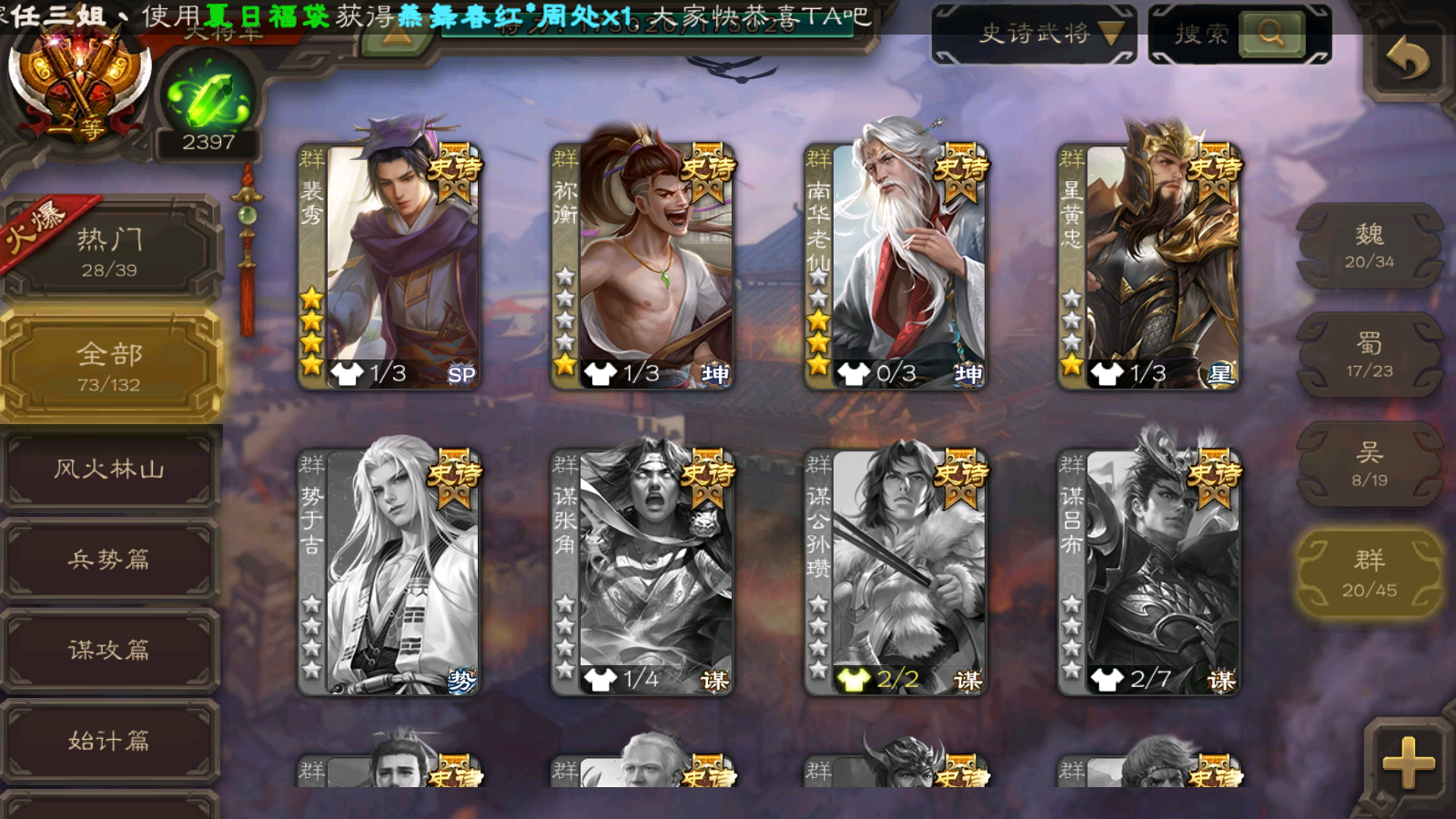Click the 搜索 search button
Viewport: 1456px width, 819px height.
click(1270, 34)
